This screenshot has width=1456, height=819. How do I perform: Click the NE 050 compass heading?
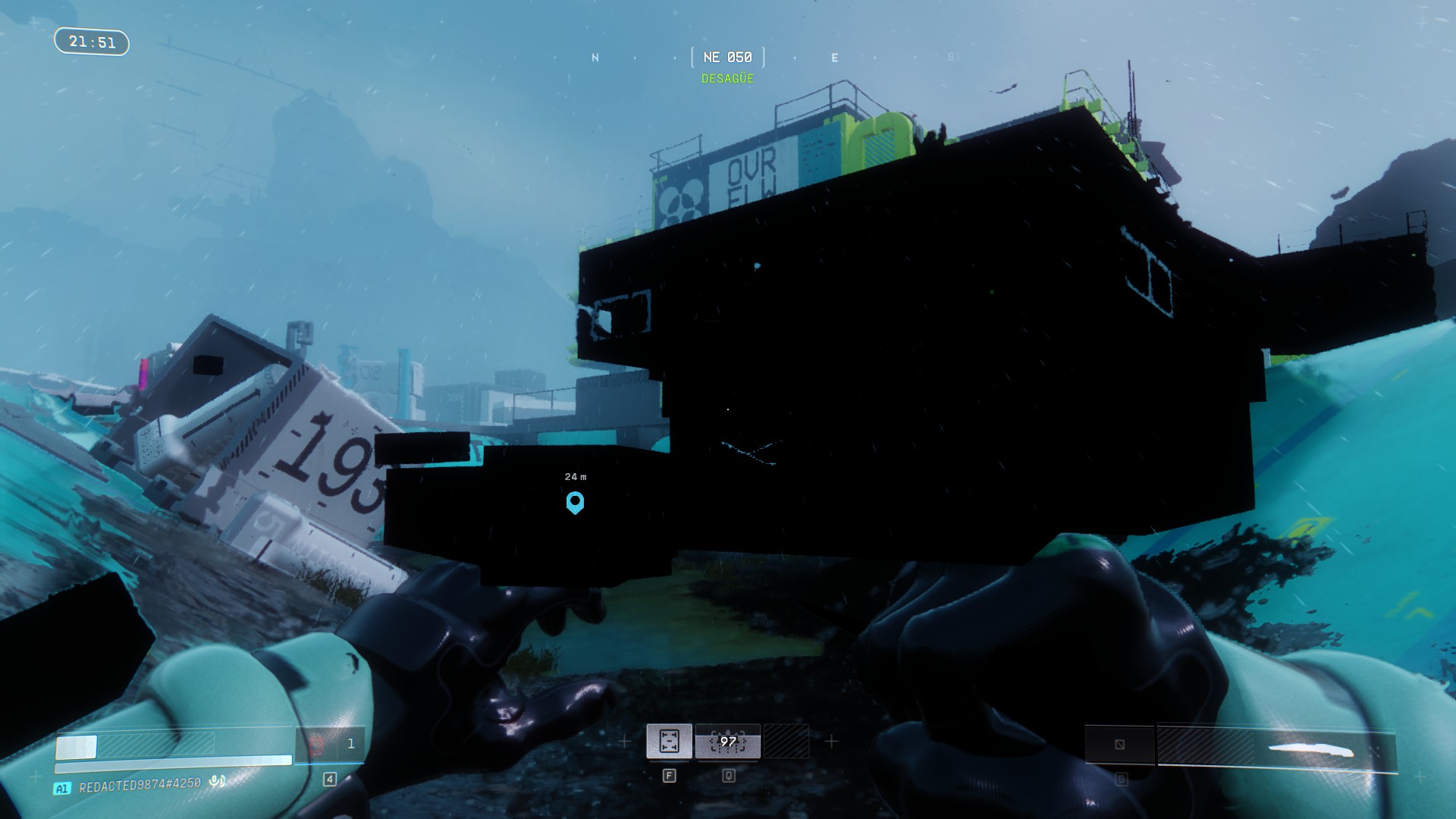coord(727,58)
